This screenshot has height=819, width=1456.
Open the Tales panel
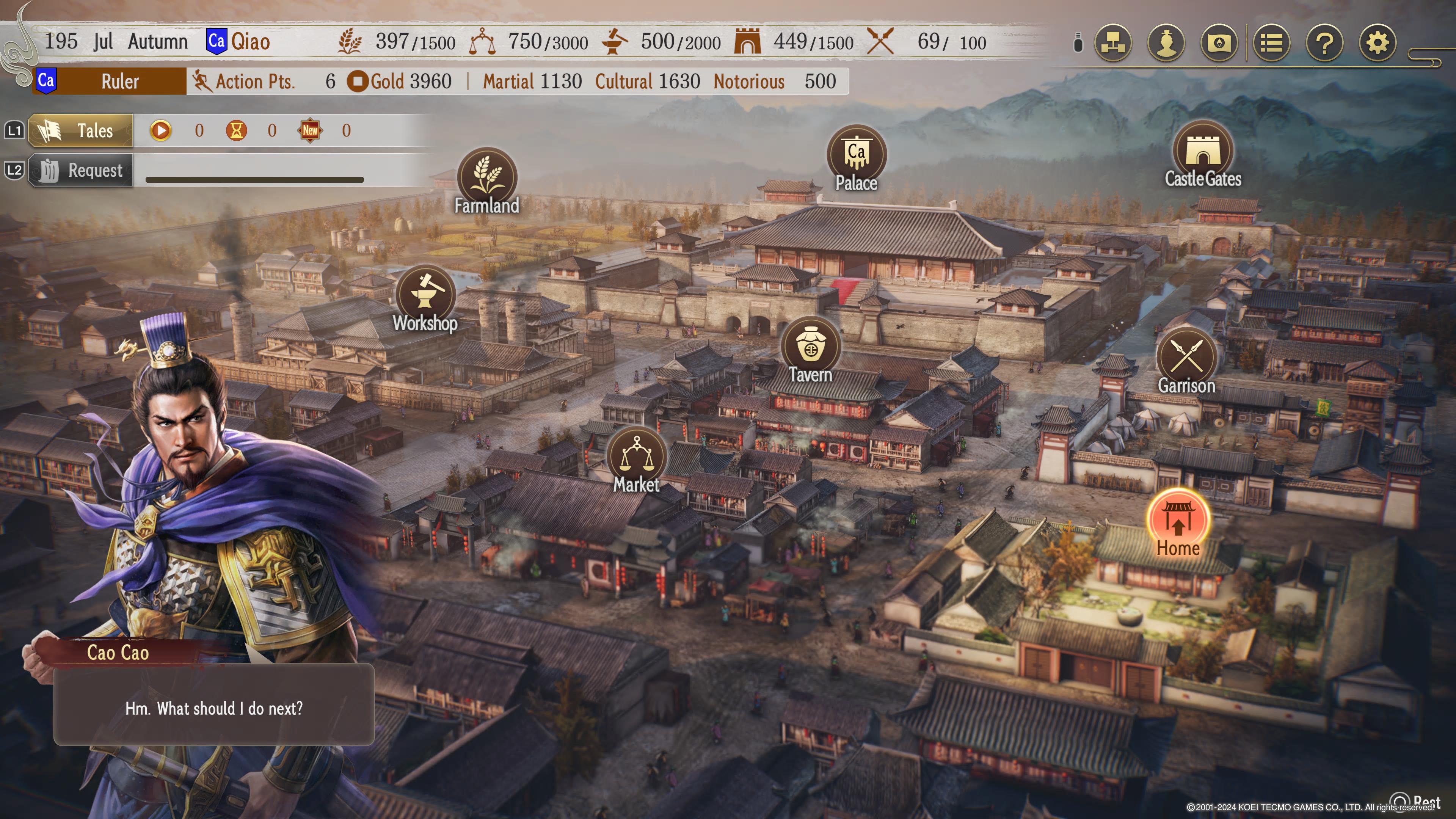point(81,130)
